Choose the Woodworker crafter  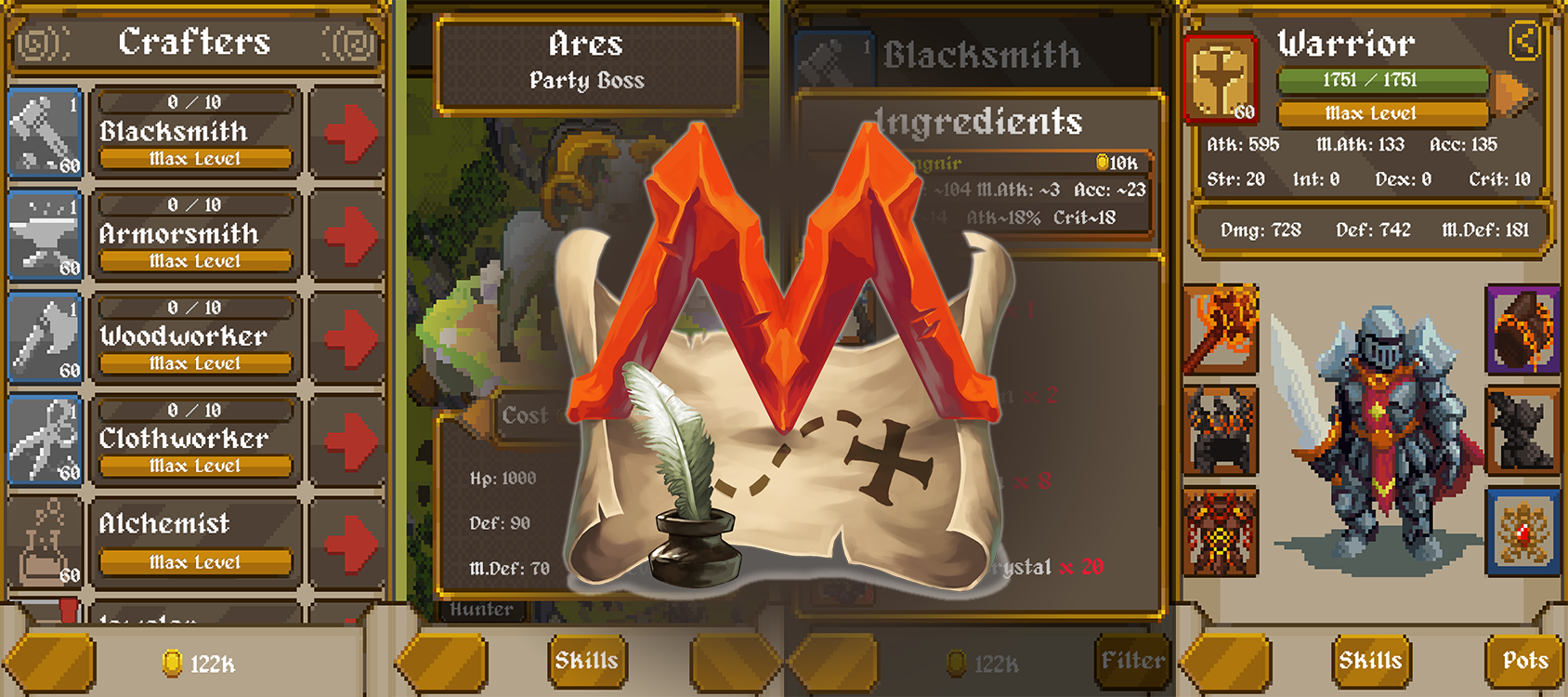[x=195, y=336]
